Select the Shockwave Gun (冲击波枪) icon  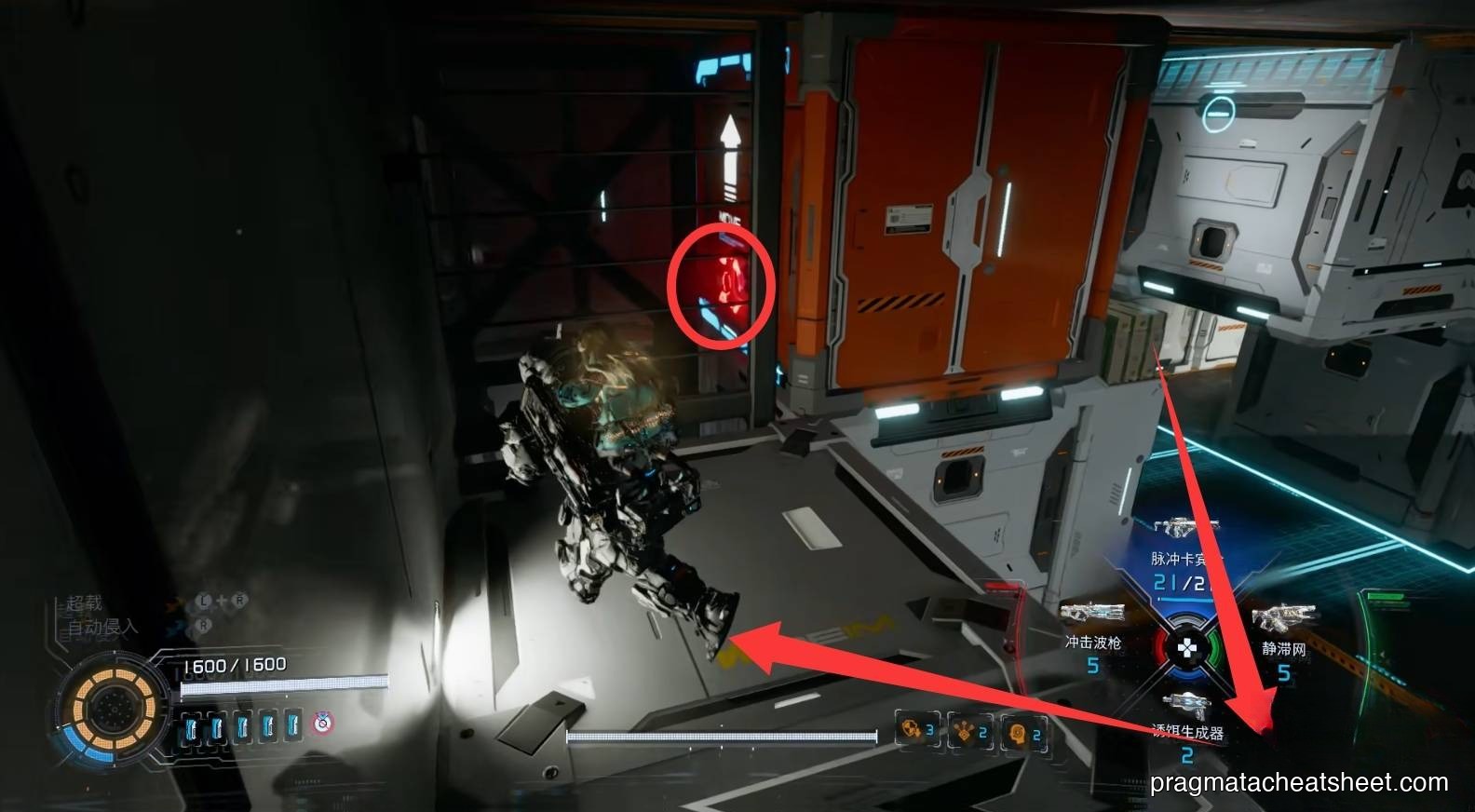1091,613
